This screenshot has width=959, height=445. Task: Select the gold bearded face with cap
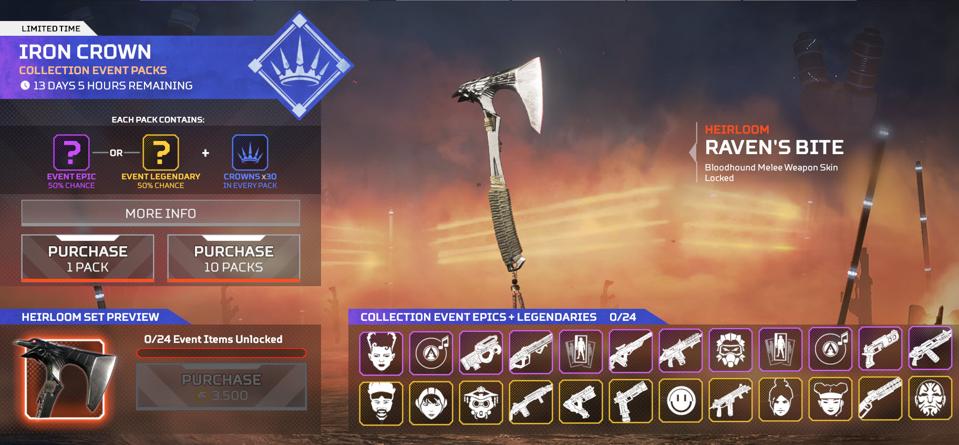coord(381,401)
